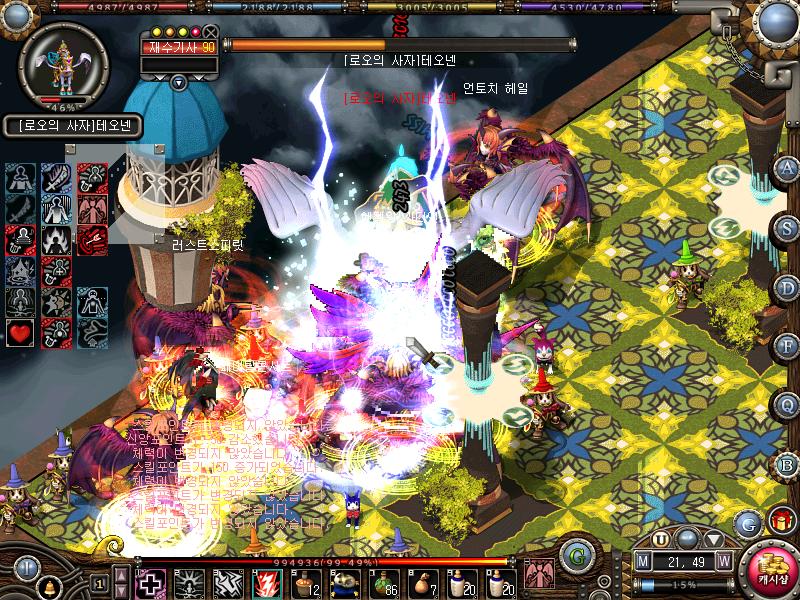The width and height of the screenshot is (800, 600).
Task: Click the W button beside coordinates
Action: 723,560
